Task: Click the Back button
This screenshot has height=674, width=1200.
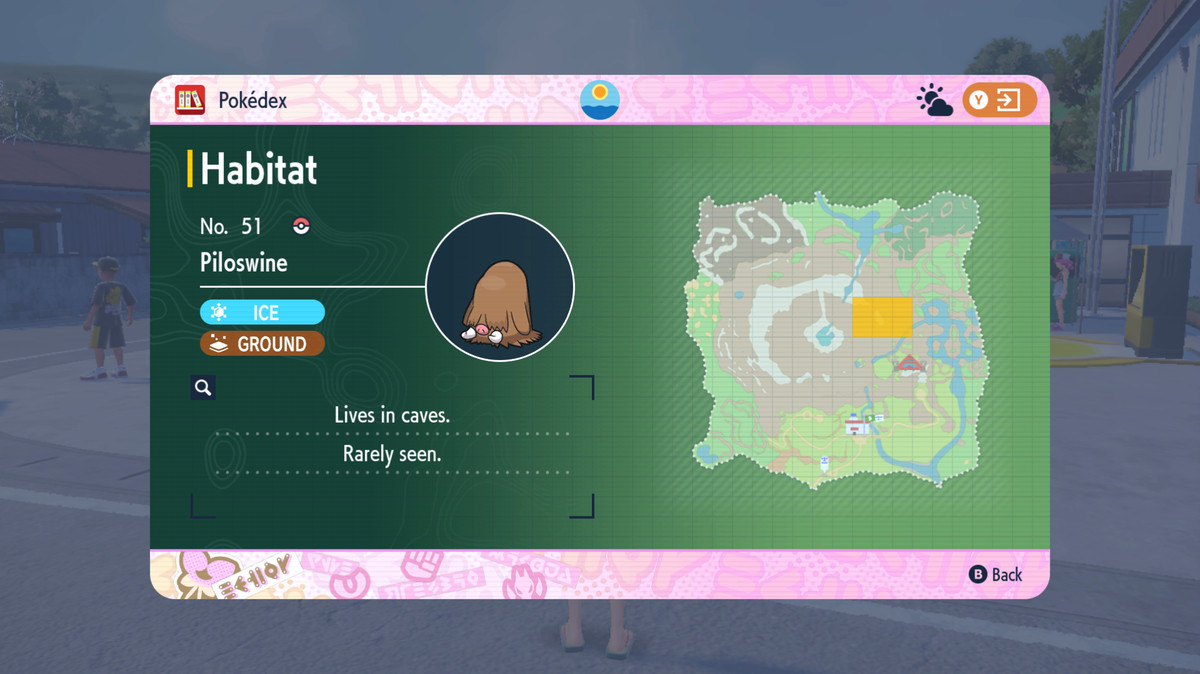Action: pyautogui.click(x=996, y=574)
